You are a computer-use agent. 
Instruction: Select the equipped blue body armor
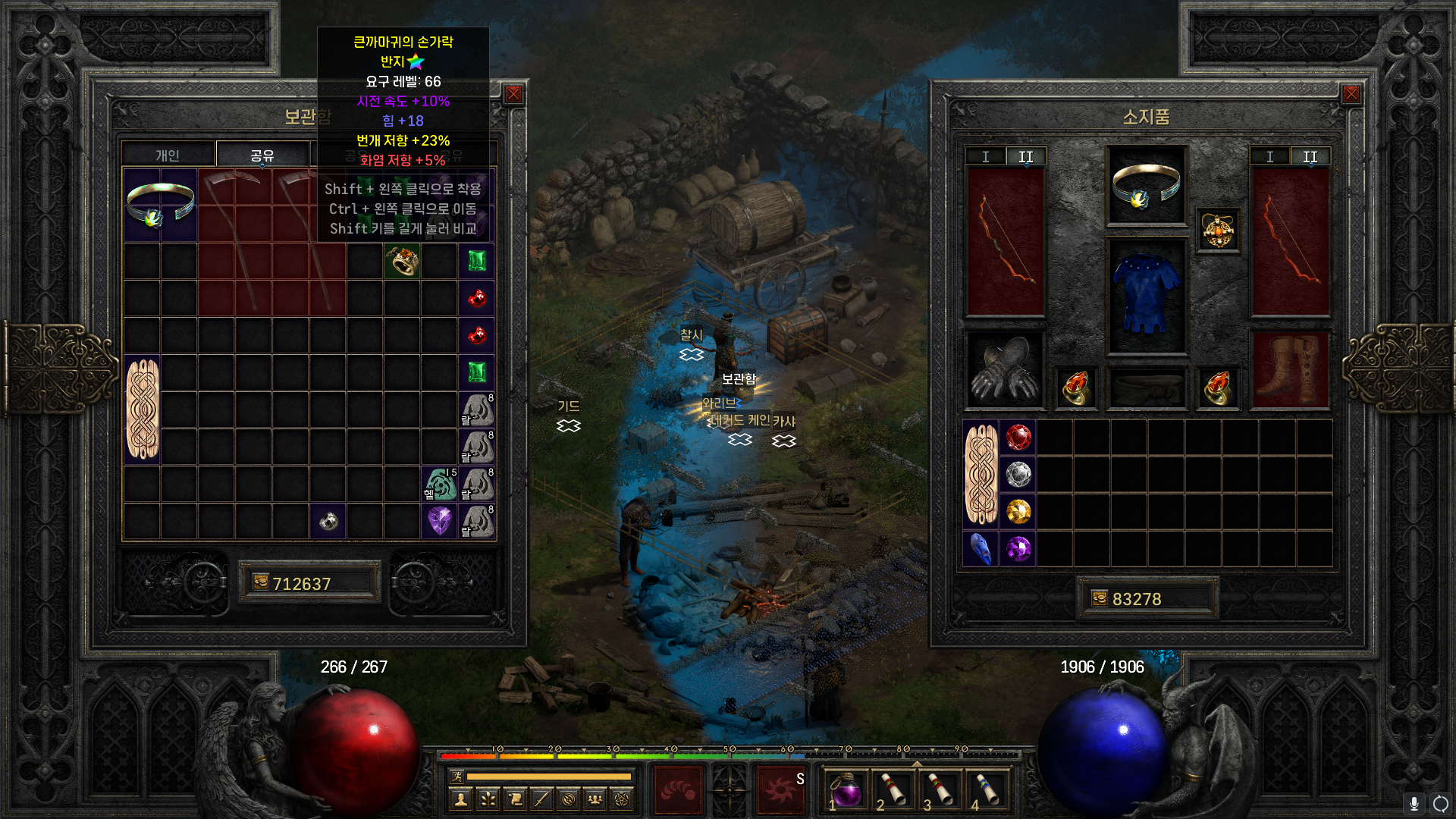(1146, 296)
